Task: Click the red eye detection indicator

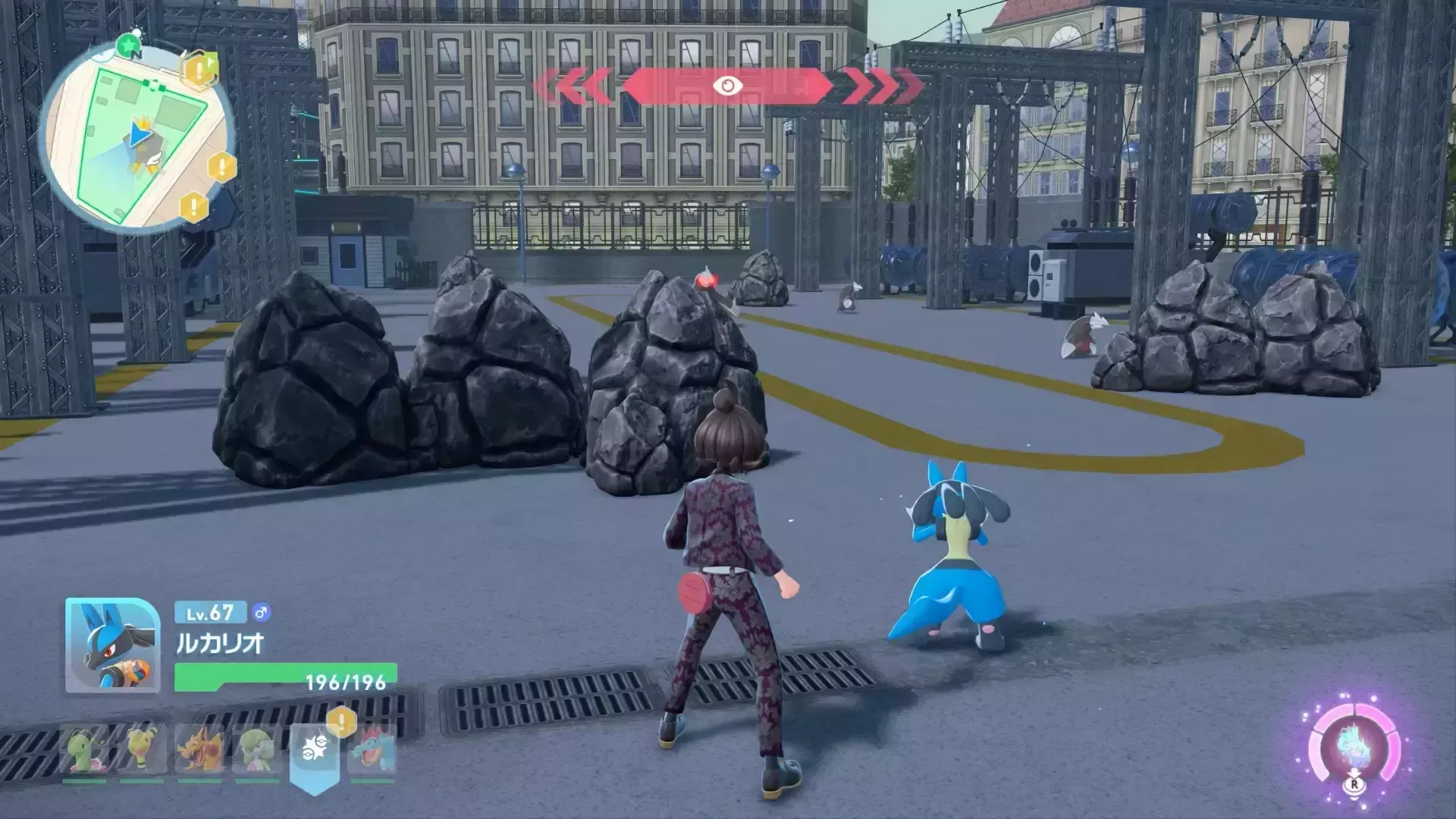Action: coord(727,86)
